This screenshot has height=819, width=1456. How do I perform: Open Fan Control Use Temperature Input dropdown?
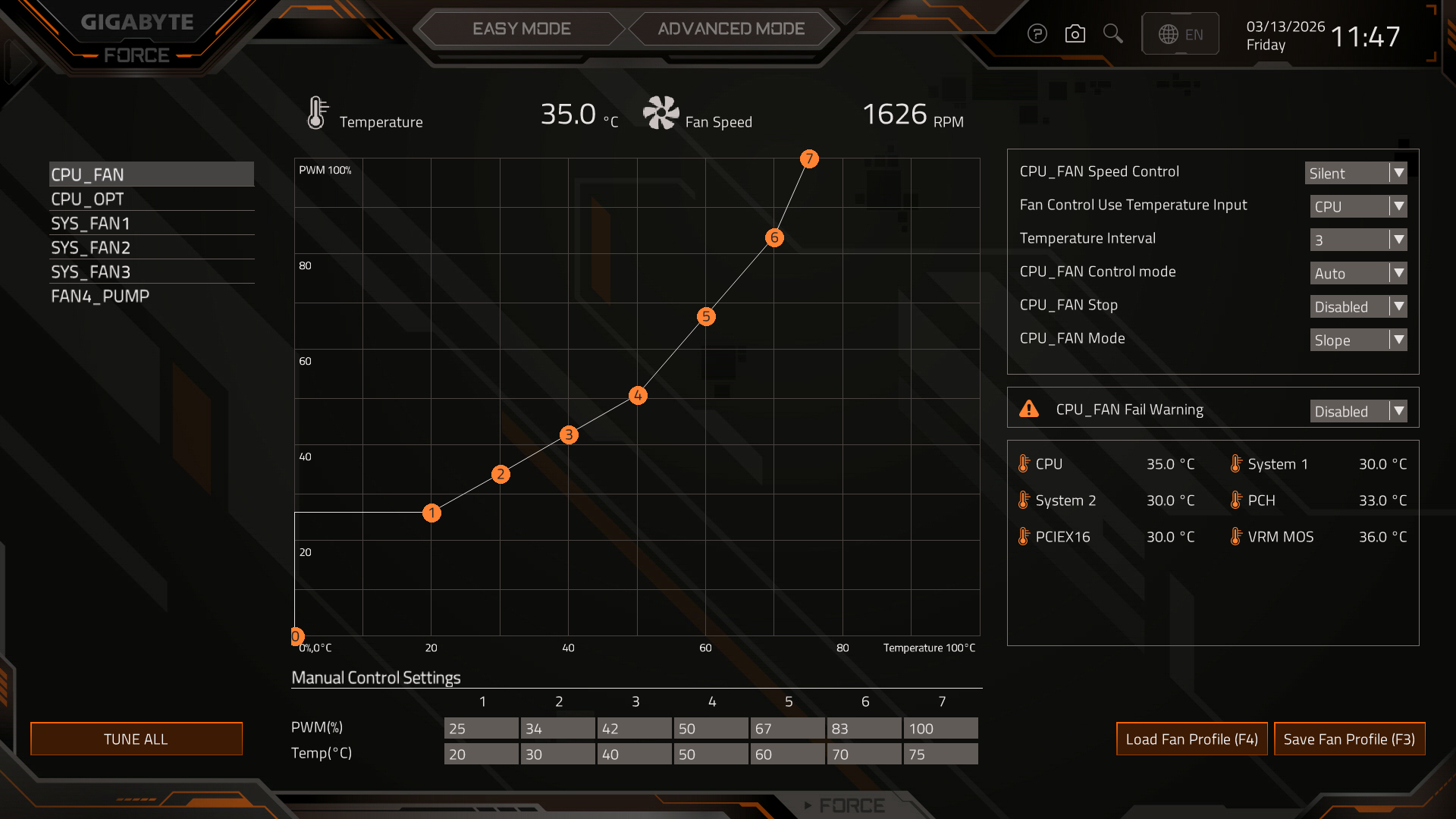1358,206
